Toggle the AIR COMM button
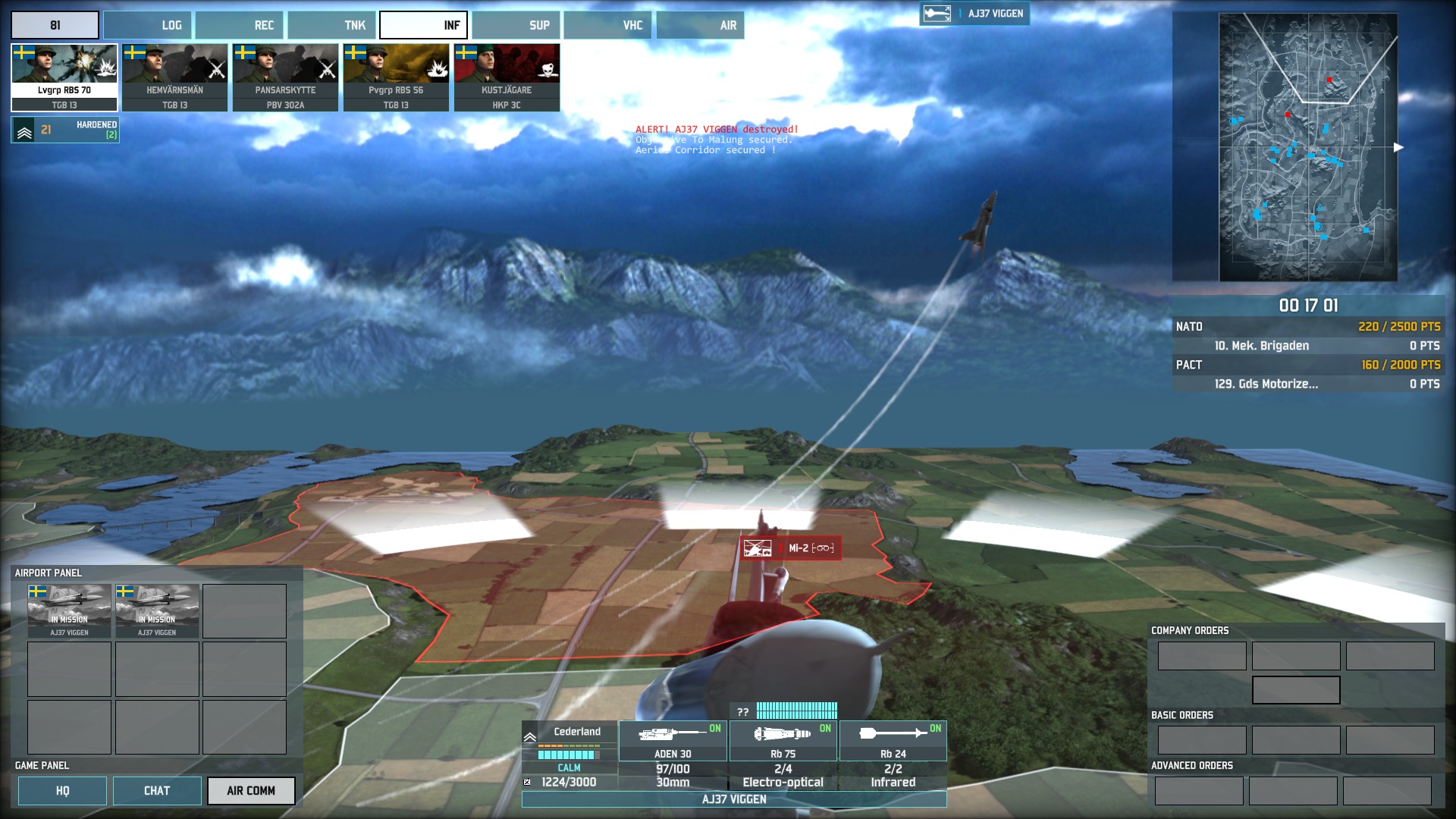The height and width of the screenshot is (819, 1456). coord(251,791)
